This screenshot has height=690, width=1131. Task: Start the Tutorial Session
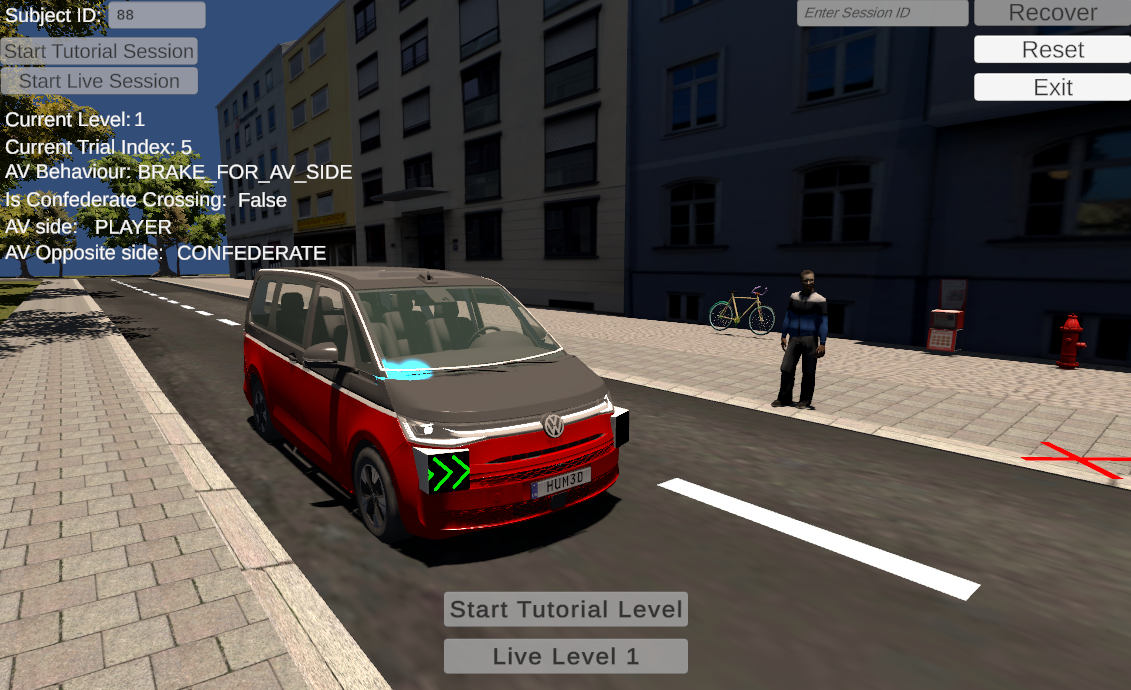[99, 51]
